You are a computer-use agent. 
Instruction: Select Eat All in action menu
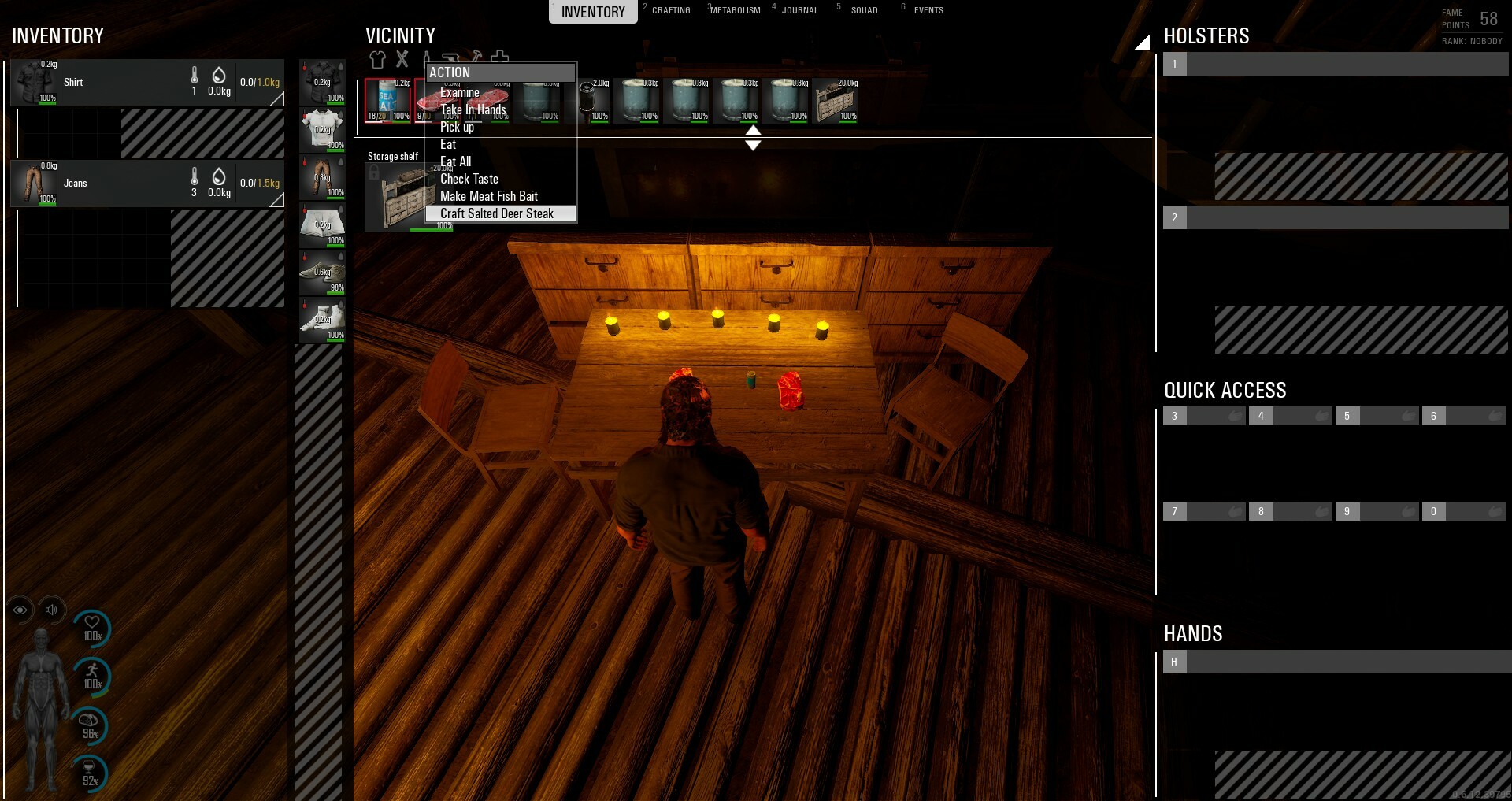click(x=456, y=161)
